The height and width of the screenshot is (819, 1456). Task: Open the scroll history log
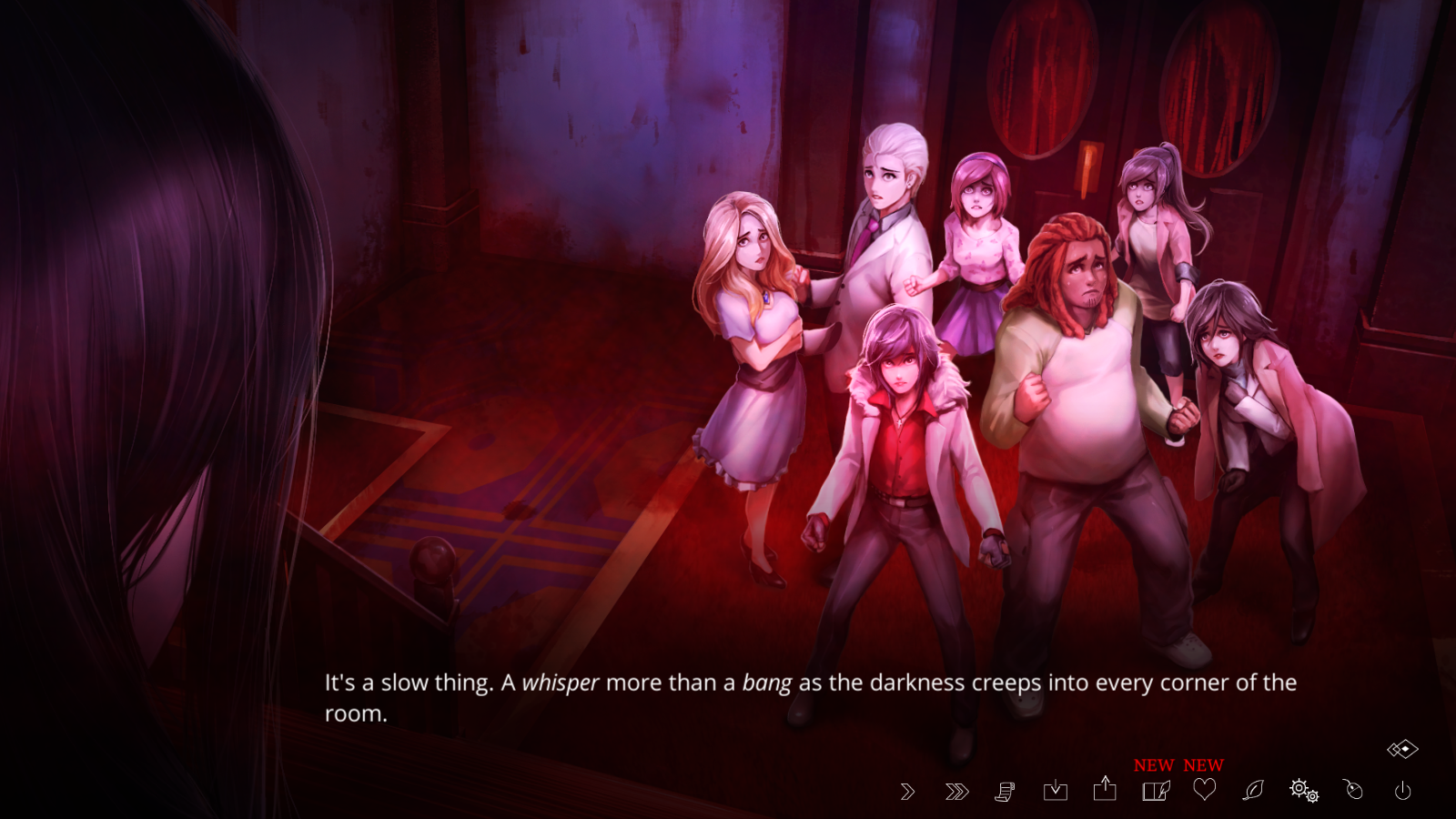coord(1005,792)
